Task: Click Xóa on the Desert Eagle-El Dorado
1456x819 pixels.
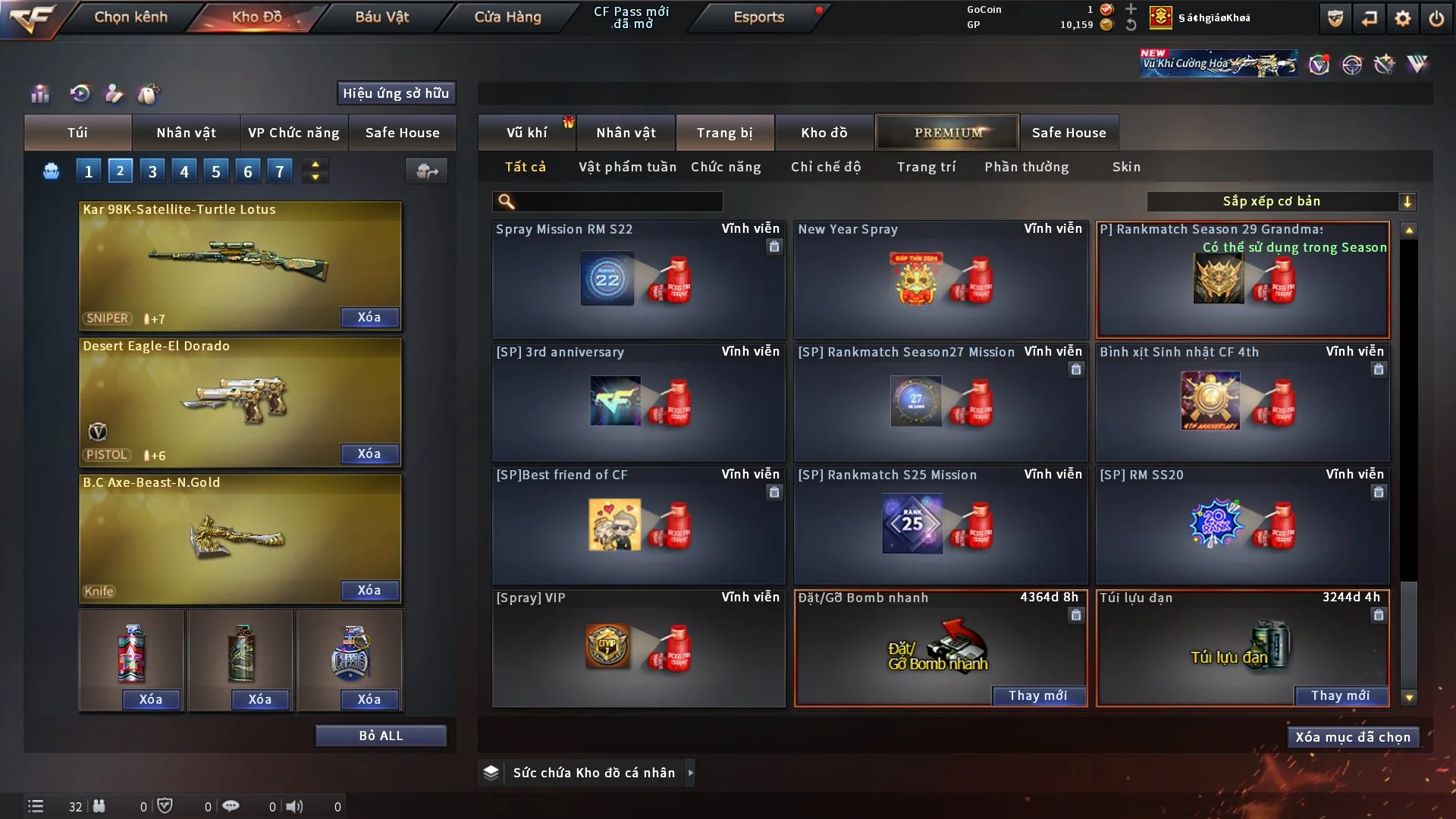Action: [x=369, y=453]
